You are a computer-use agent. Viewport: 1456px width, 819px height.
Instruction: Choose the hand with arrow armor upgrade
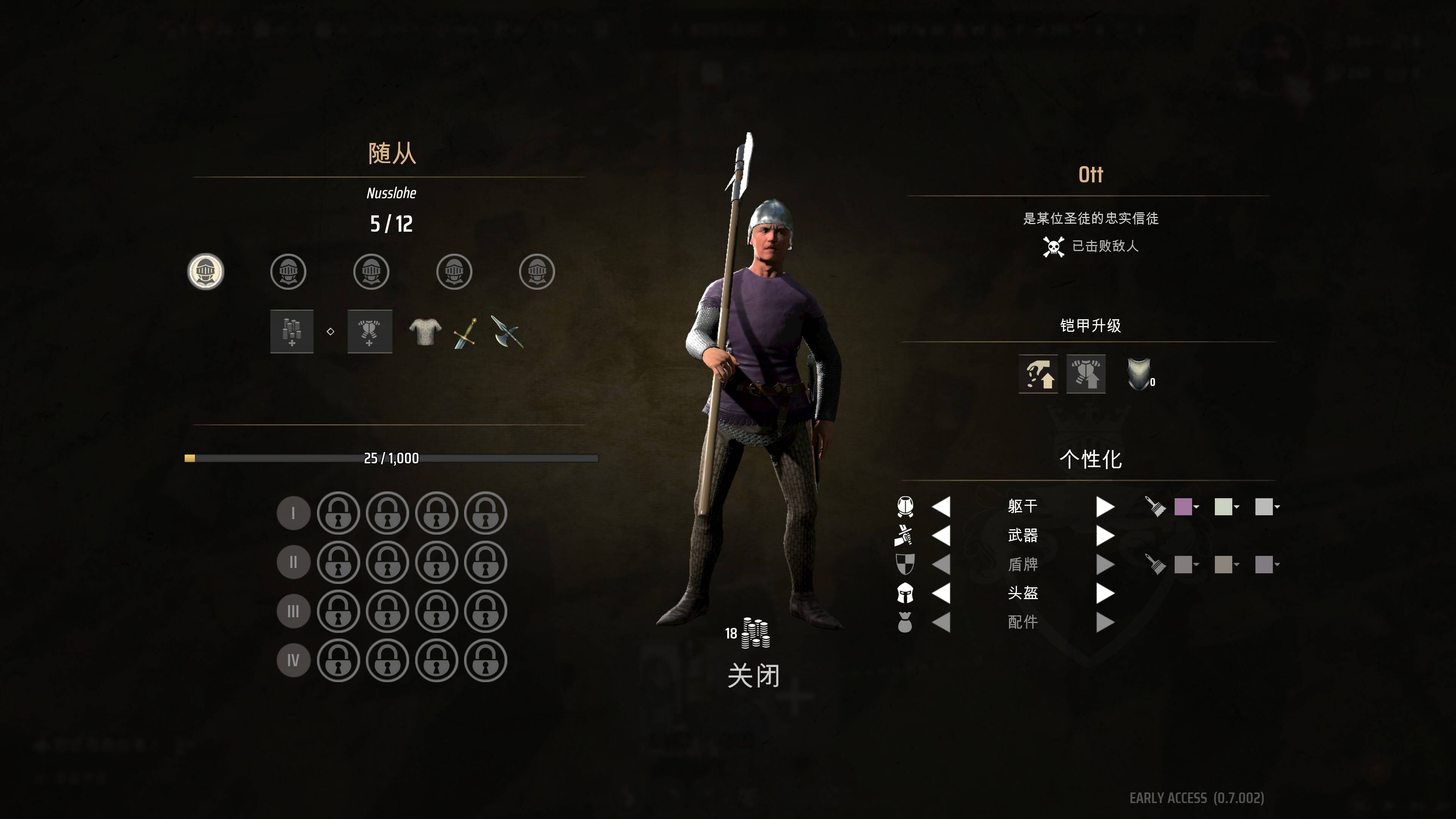[1038, 374]
